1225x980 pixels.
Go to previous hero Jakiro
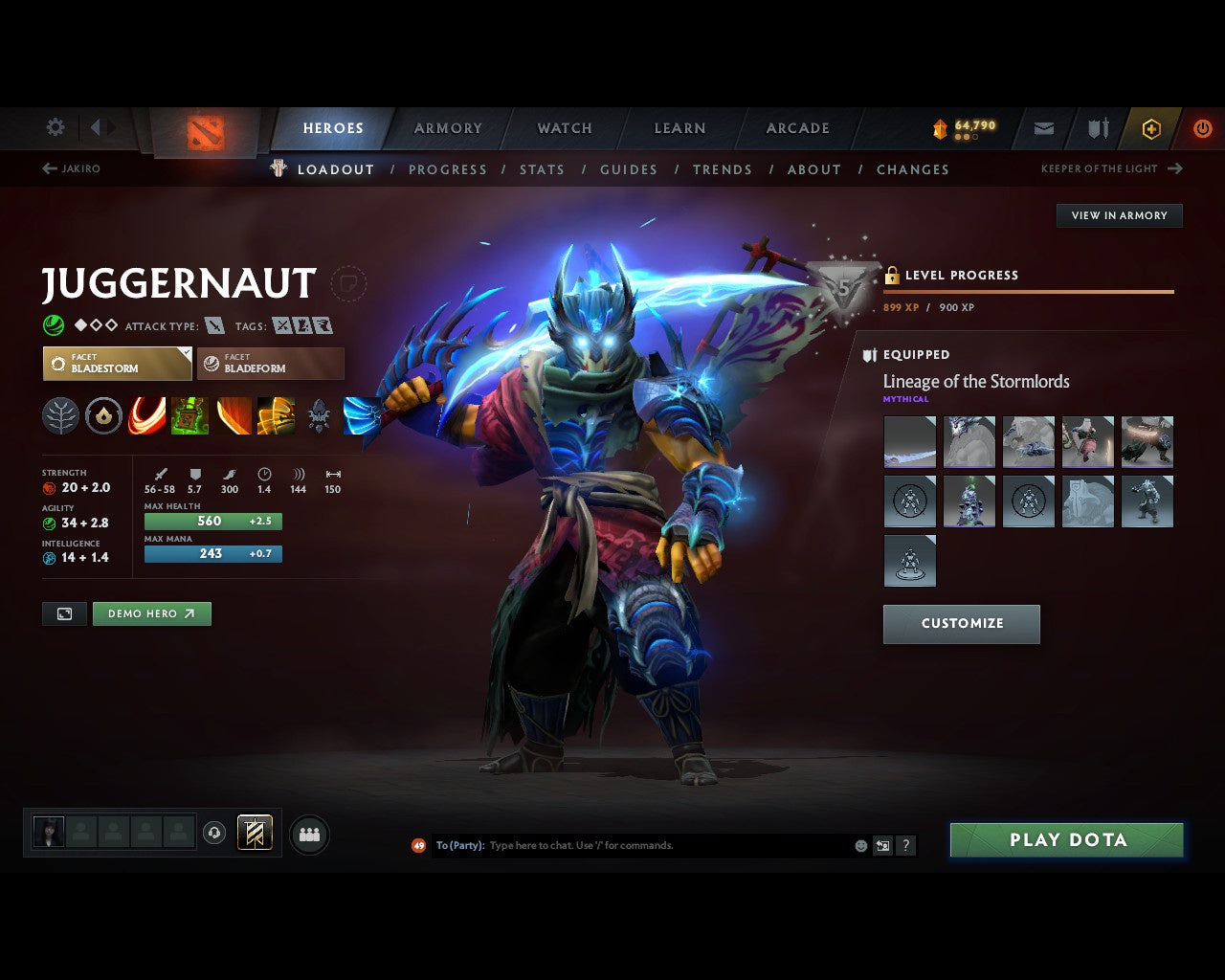coord(72,168)
